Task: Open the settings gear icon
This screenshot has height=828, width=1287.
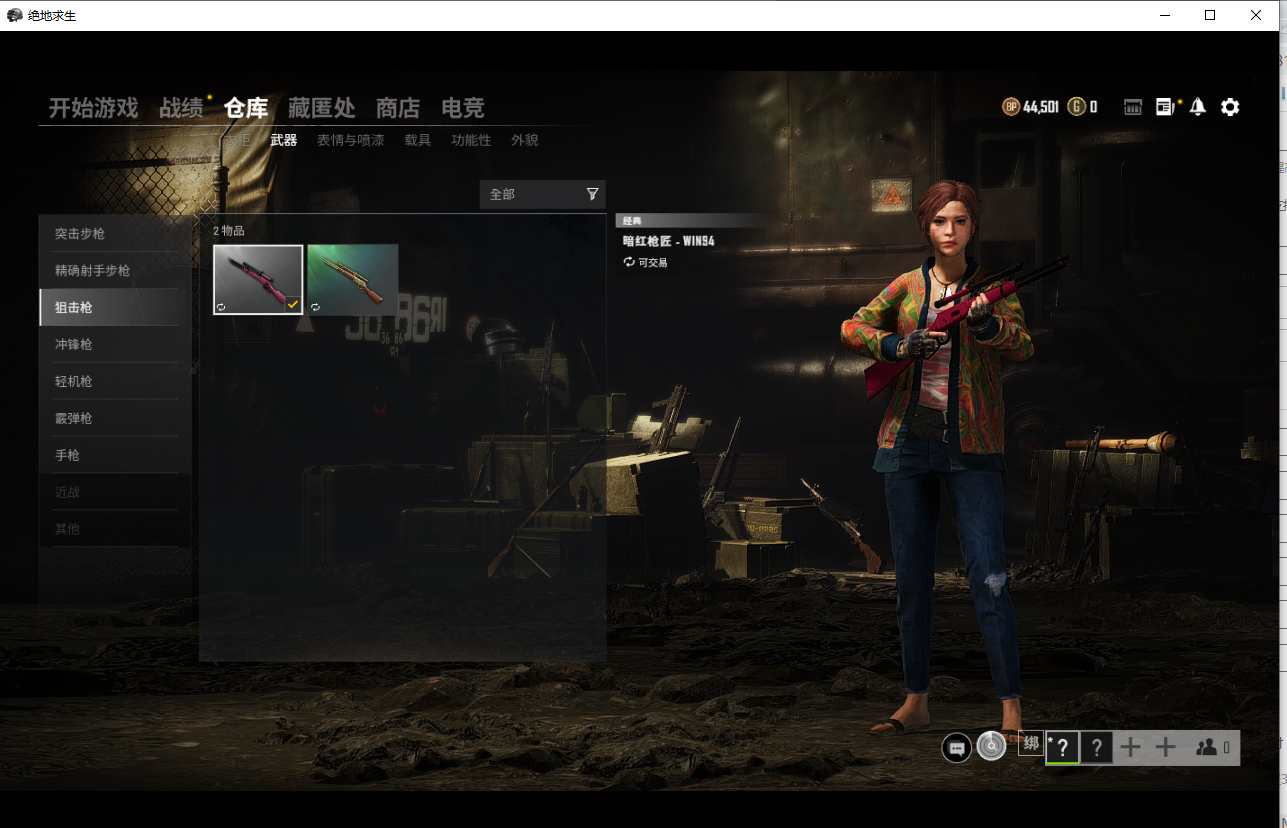Action: point(1229,106)
